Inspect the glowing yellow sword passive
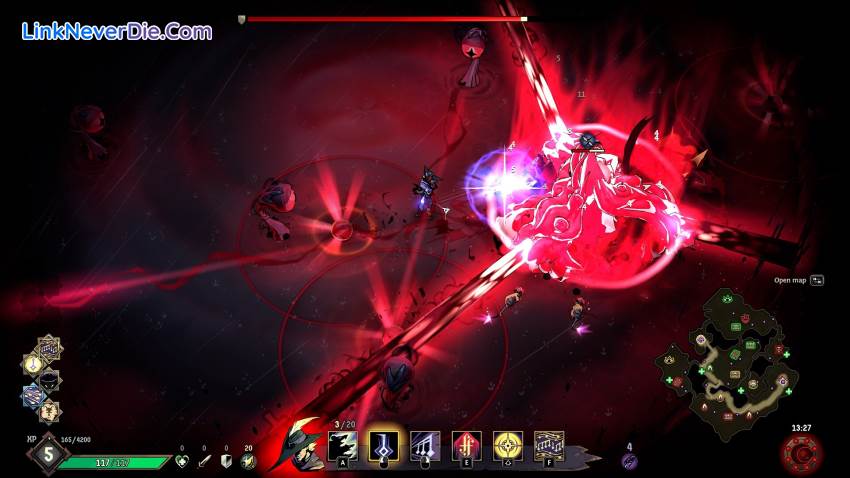The height and width of the screenshot is (478, 850). coord(32,364)
